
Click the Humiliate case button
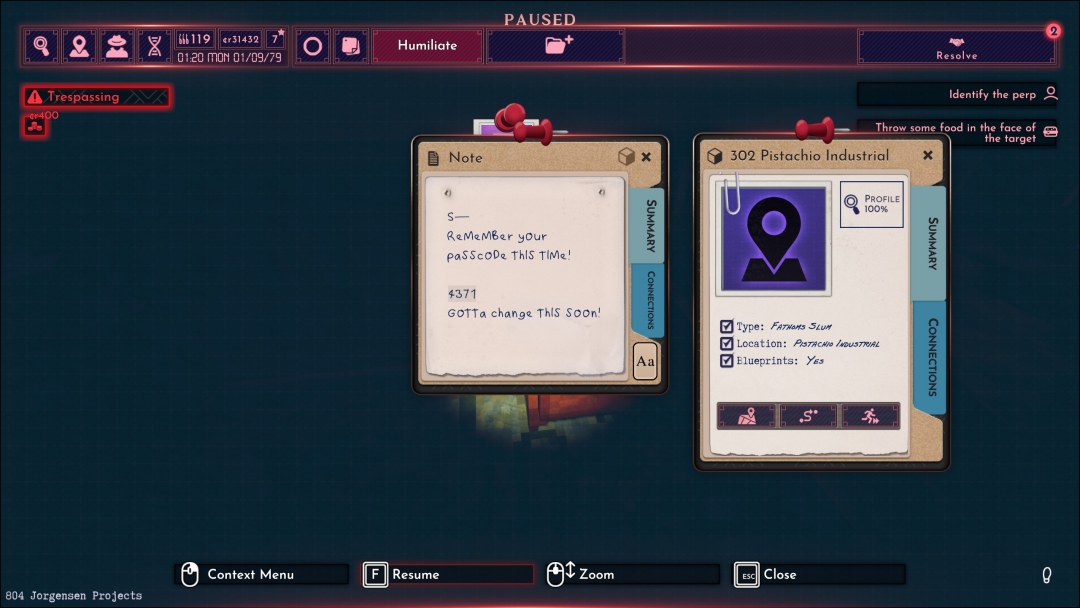(x=427, y=46)
